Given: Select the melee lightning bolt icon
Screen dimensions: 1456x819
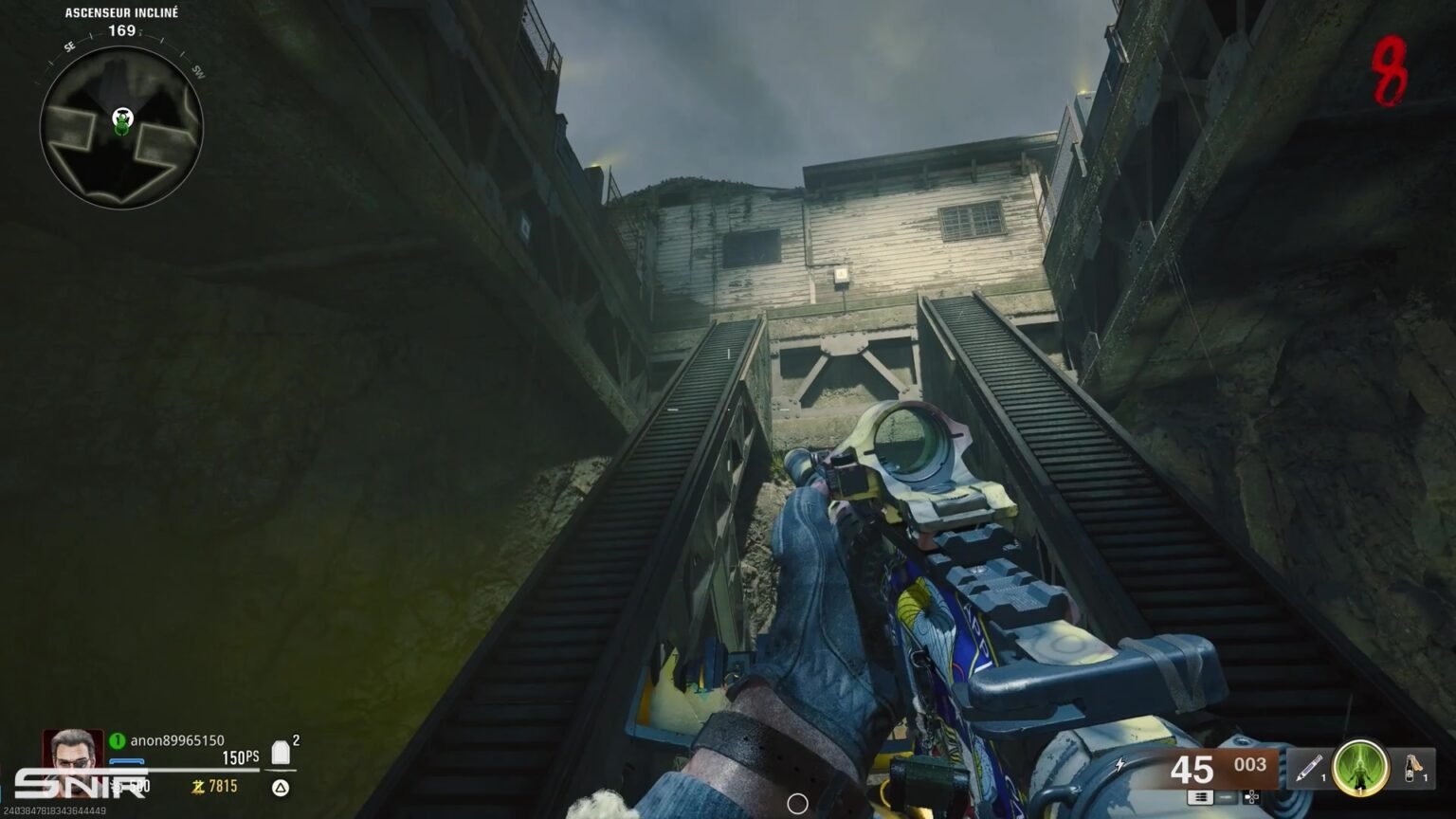Looking at the screenshot, I should coord(1119,764).
